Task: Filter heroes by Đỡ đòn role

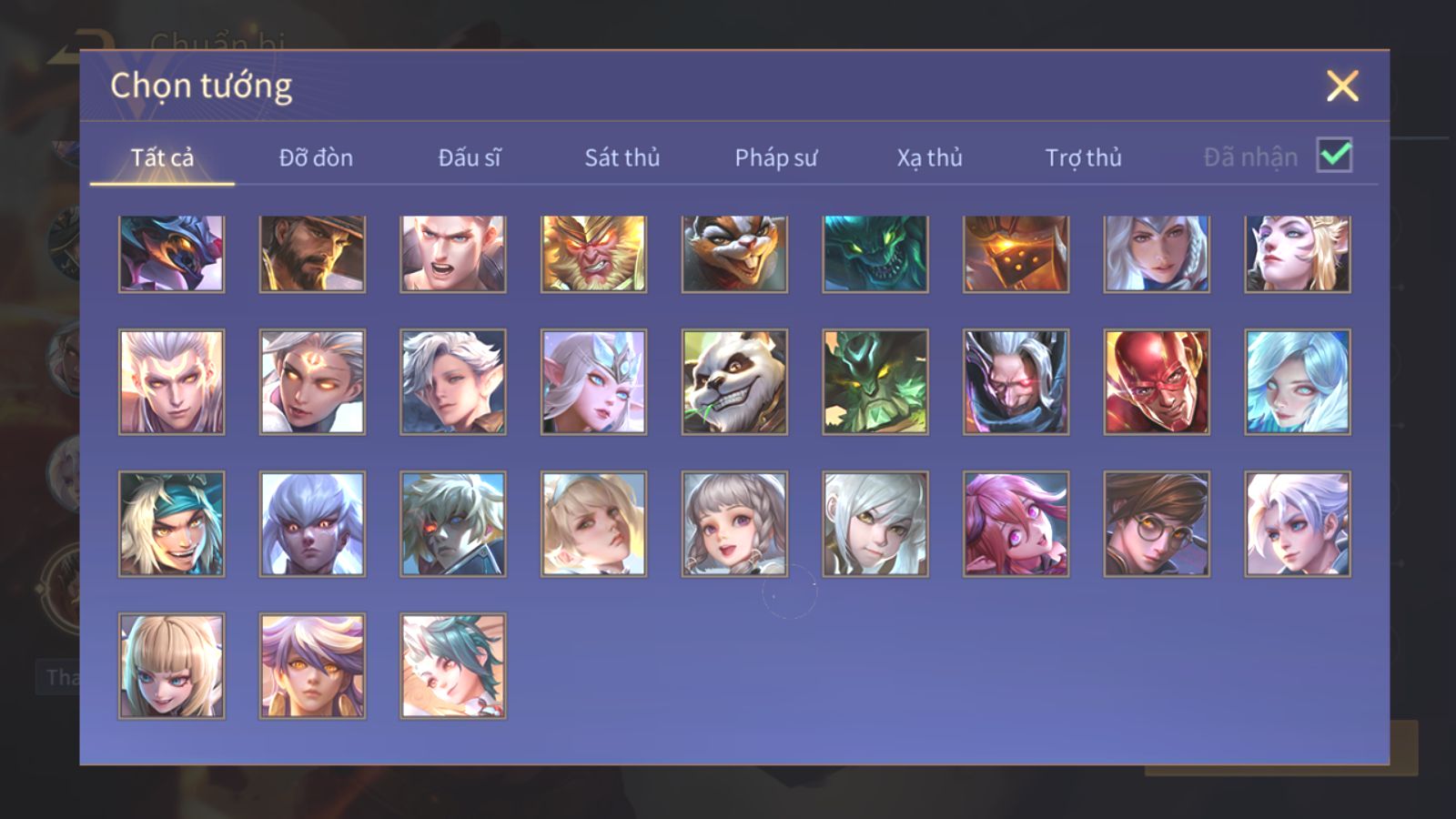Action: pyautogui.click(x=316, y=157)
